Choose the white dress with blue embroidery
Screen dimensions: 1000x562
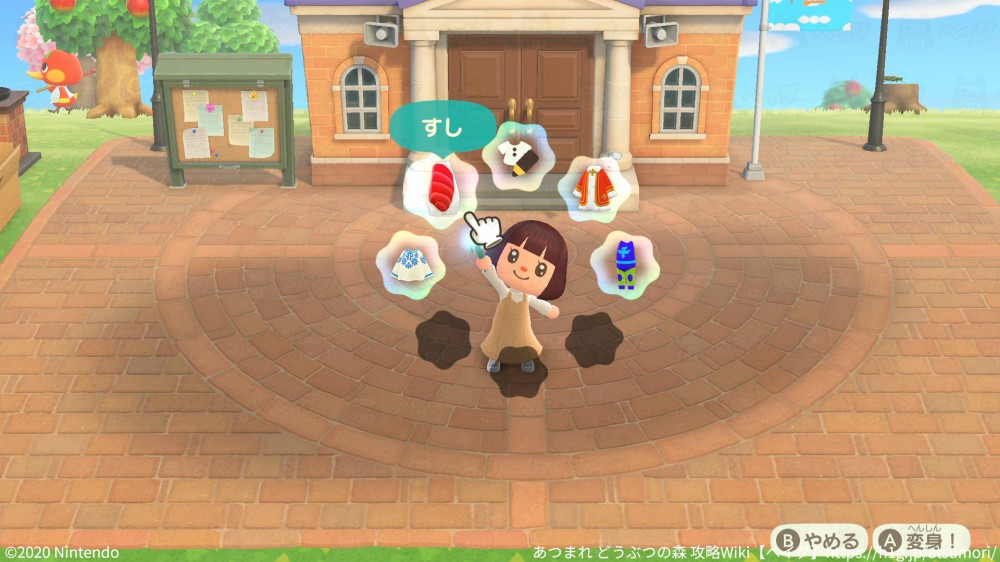[x=410, y=265]
